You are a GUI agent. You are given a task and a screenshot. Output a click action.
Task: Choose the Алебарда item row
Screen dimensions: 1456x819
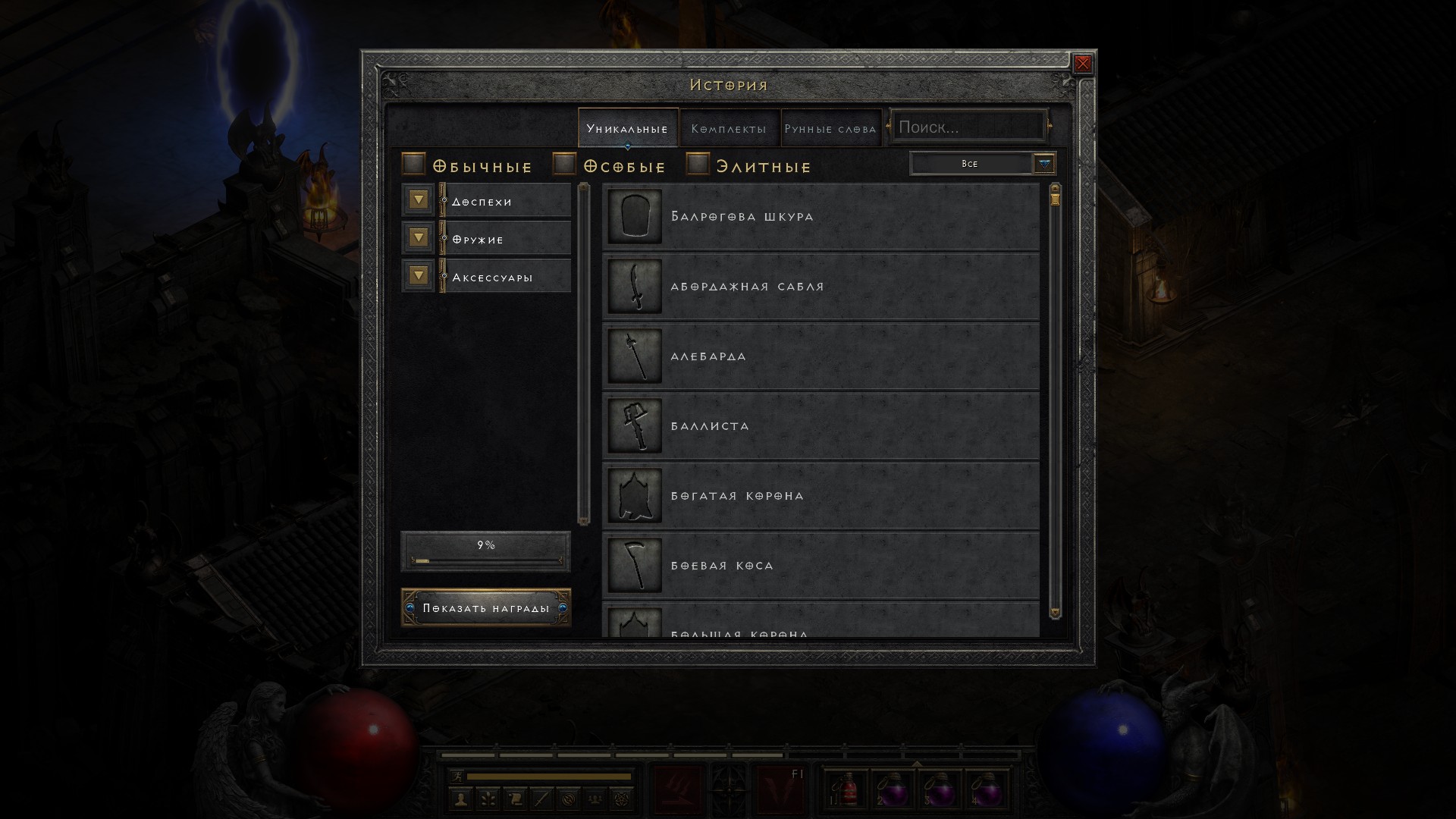tap(821, 356)
